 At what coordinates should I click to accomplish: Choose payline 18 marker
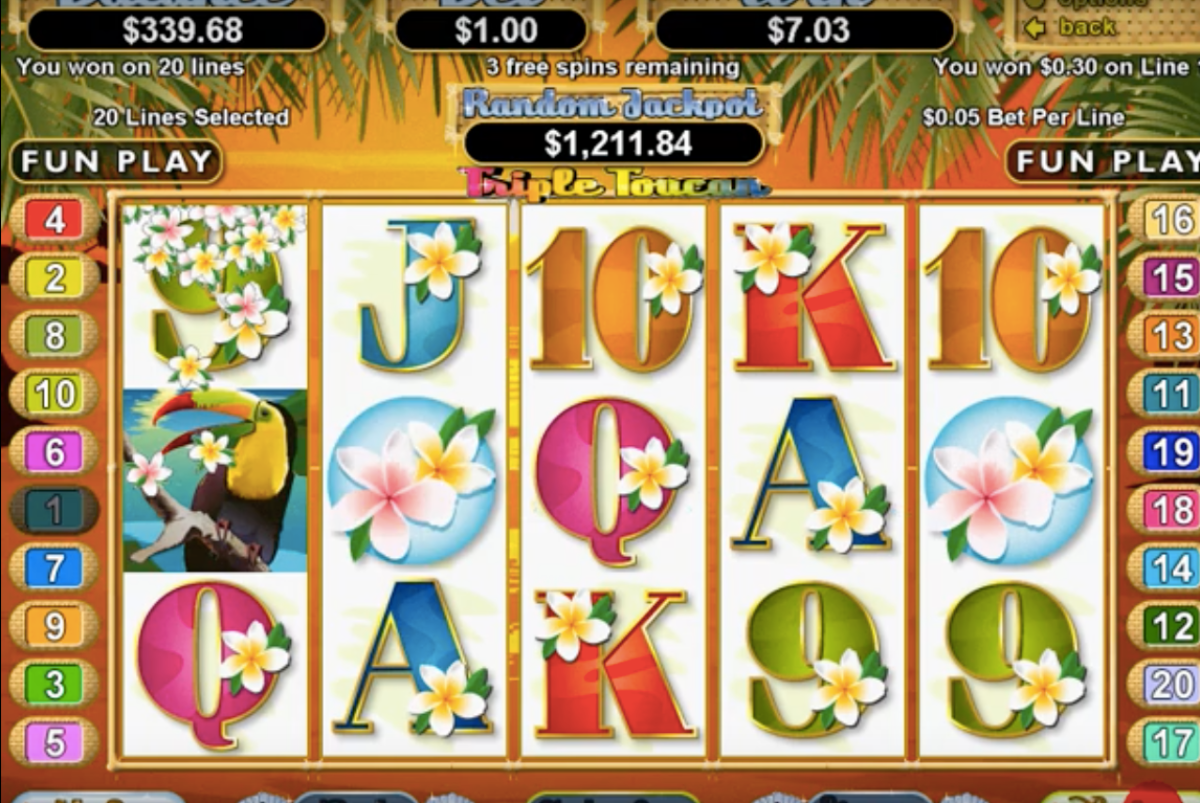tap(1170, 510)
